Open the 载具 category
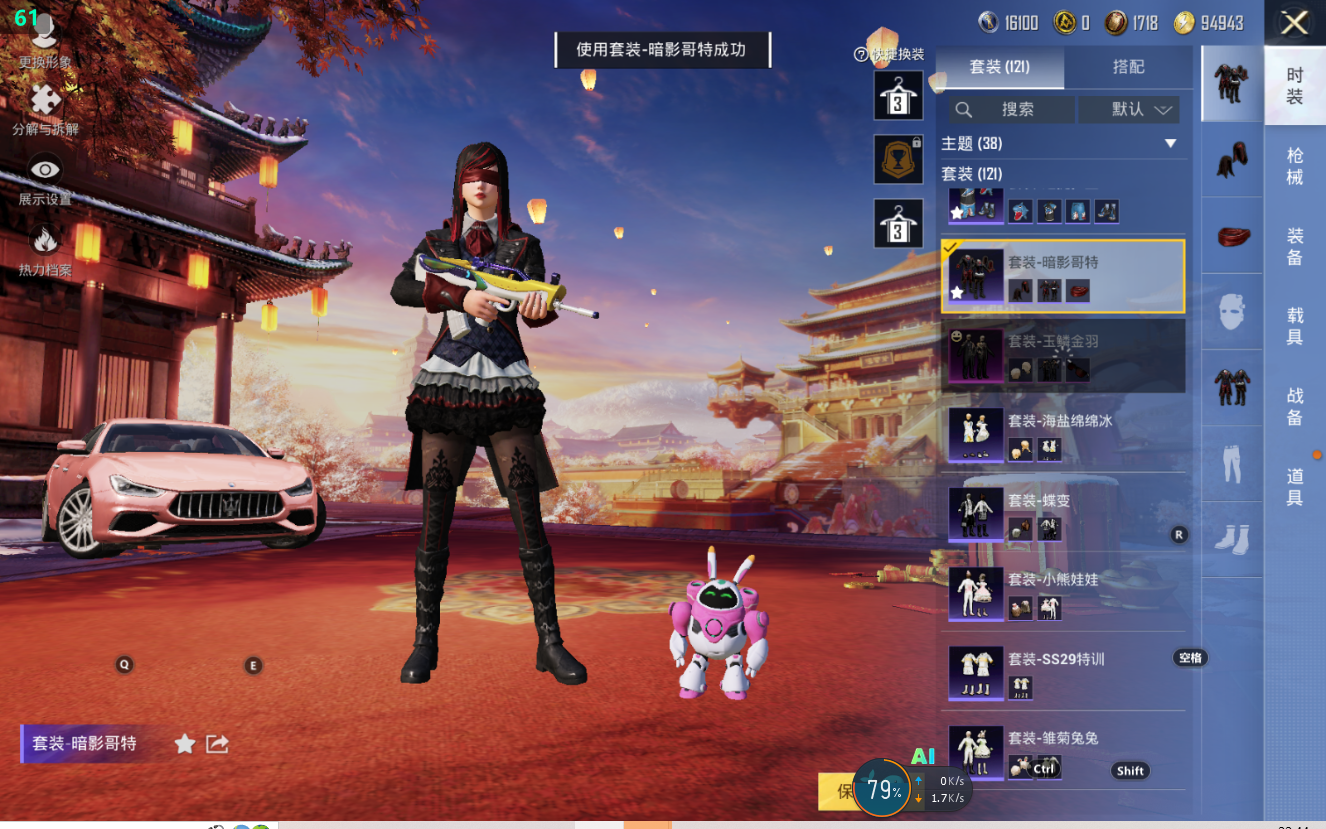The width and height of the screenshot is (1326, 829). [x=1294, y=326]
